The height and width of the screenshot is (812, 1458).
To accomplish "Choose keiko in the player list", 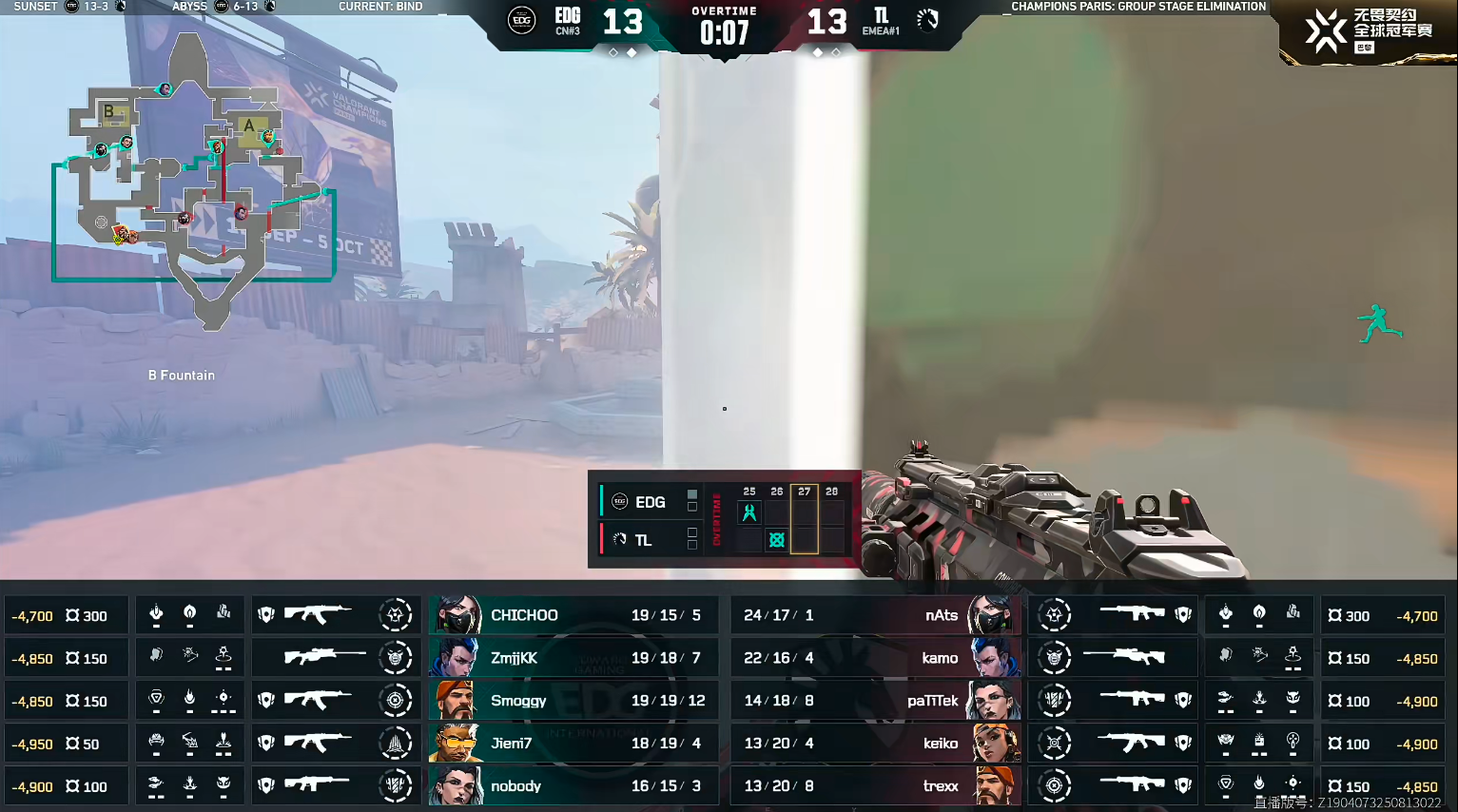I will 875,744.
